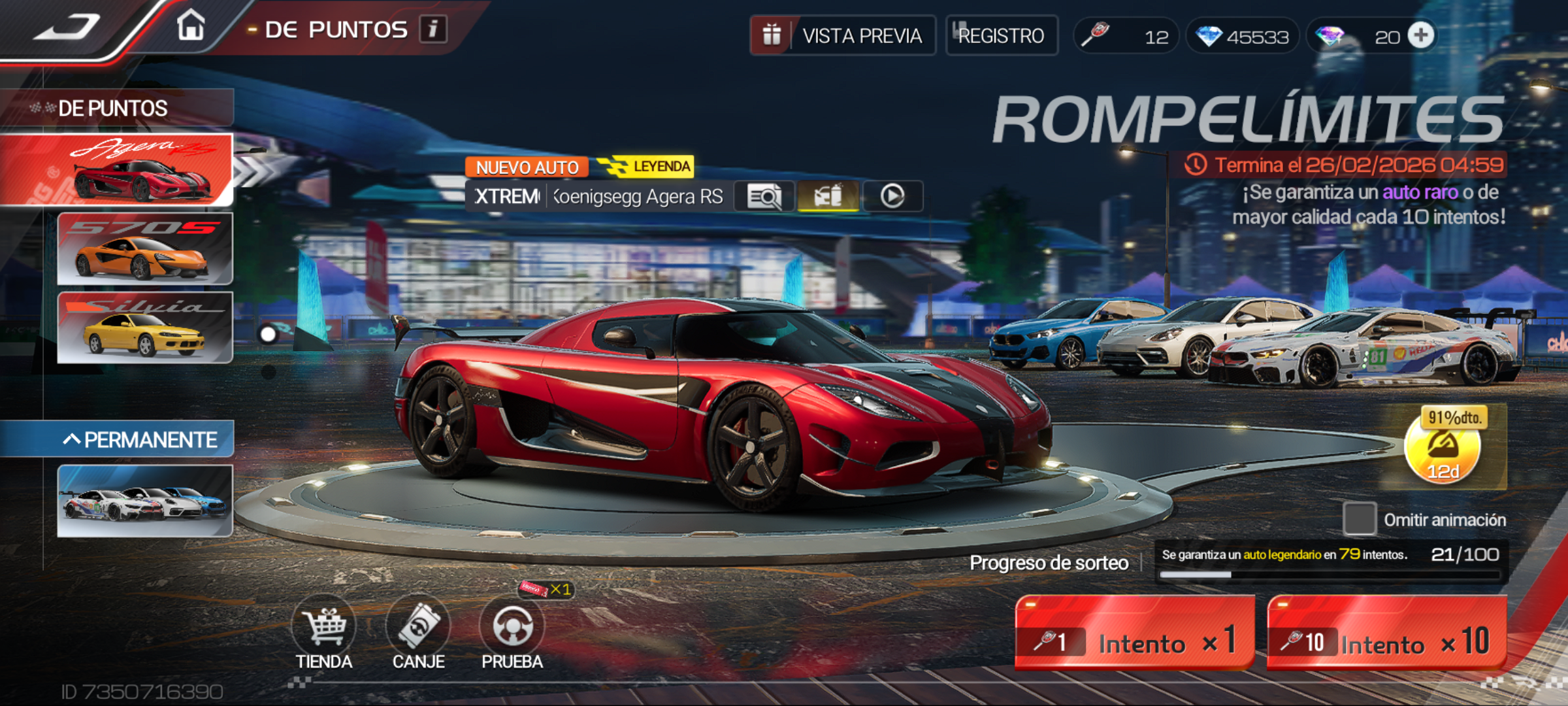Pick the Silvia banner

[145, 328]
